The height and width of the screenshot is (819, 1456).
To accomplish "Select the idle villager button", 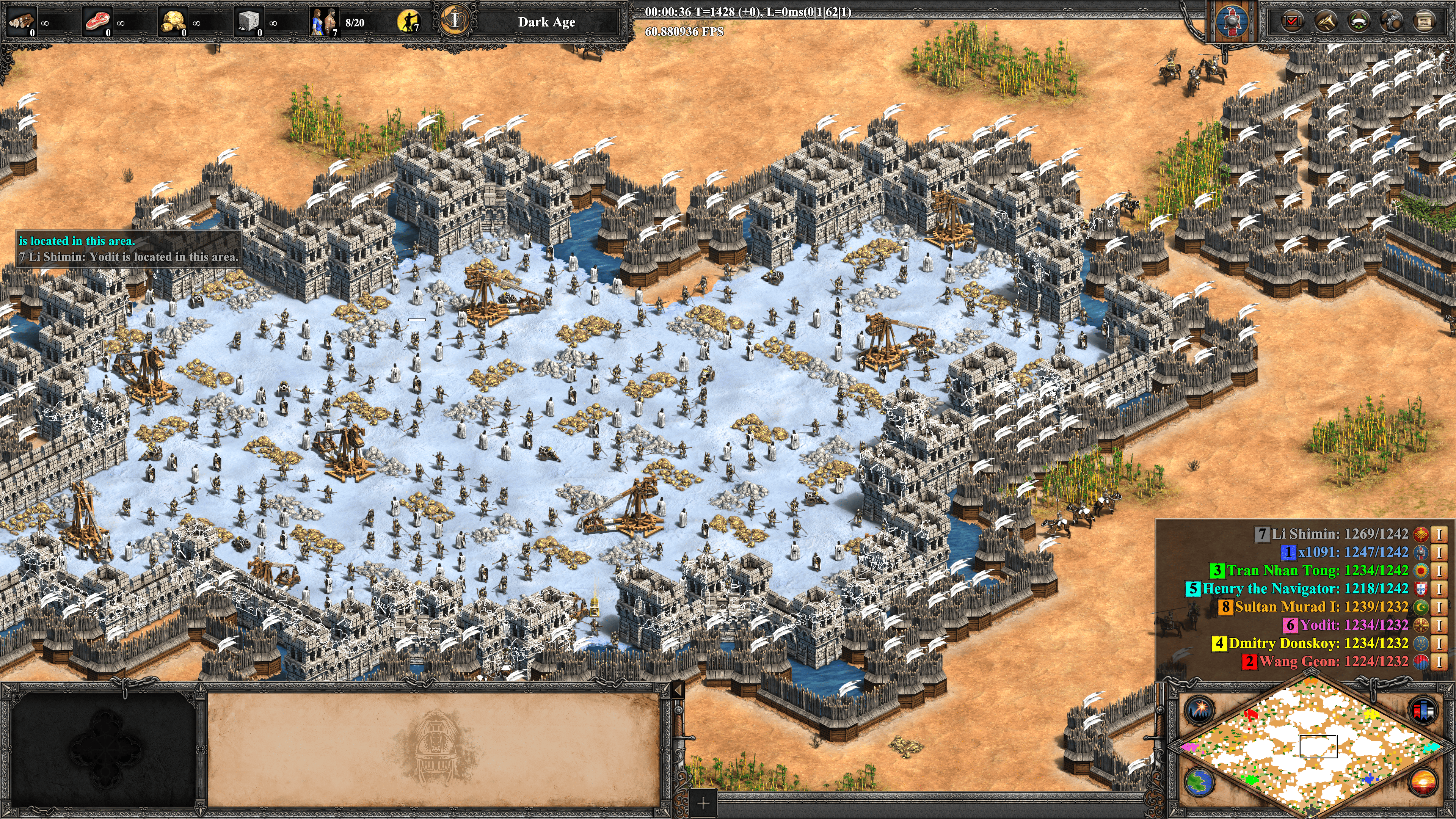I will click(409, 22).
